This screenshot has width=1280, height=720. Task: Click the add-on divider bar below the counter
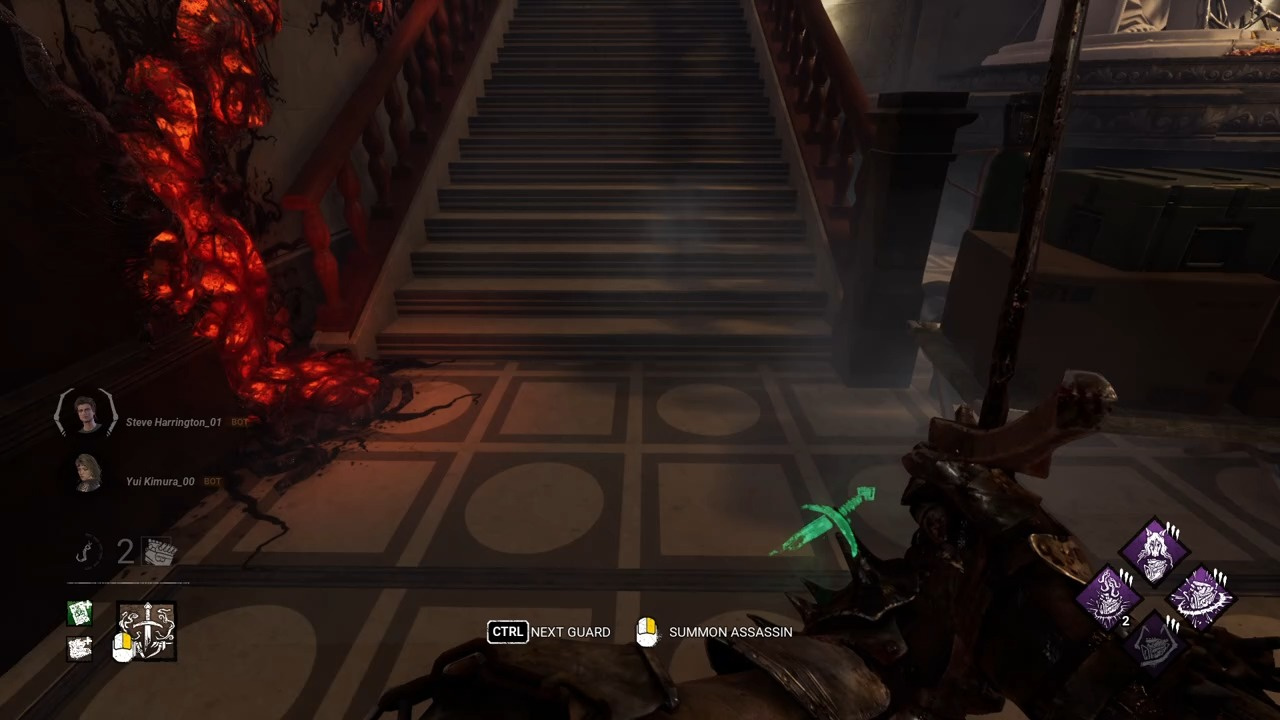(127, 583)
